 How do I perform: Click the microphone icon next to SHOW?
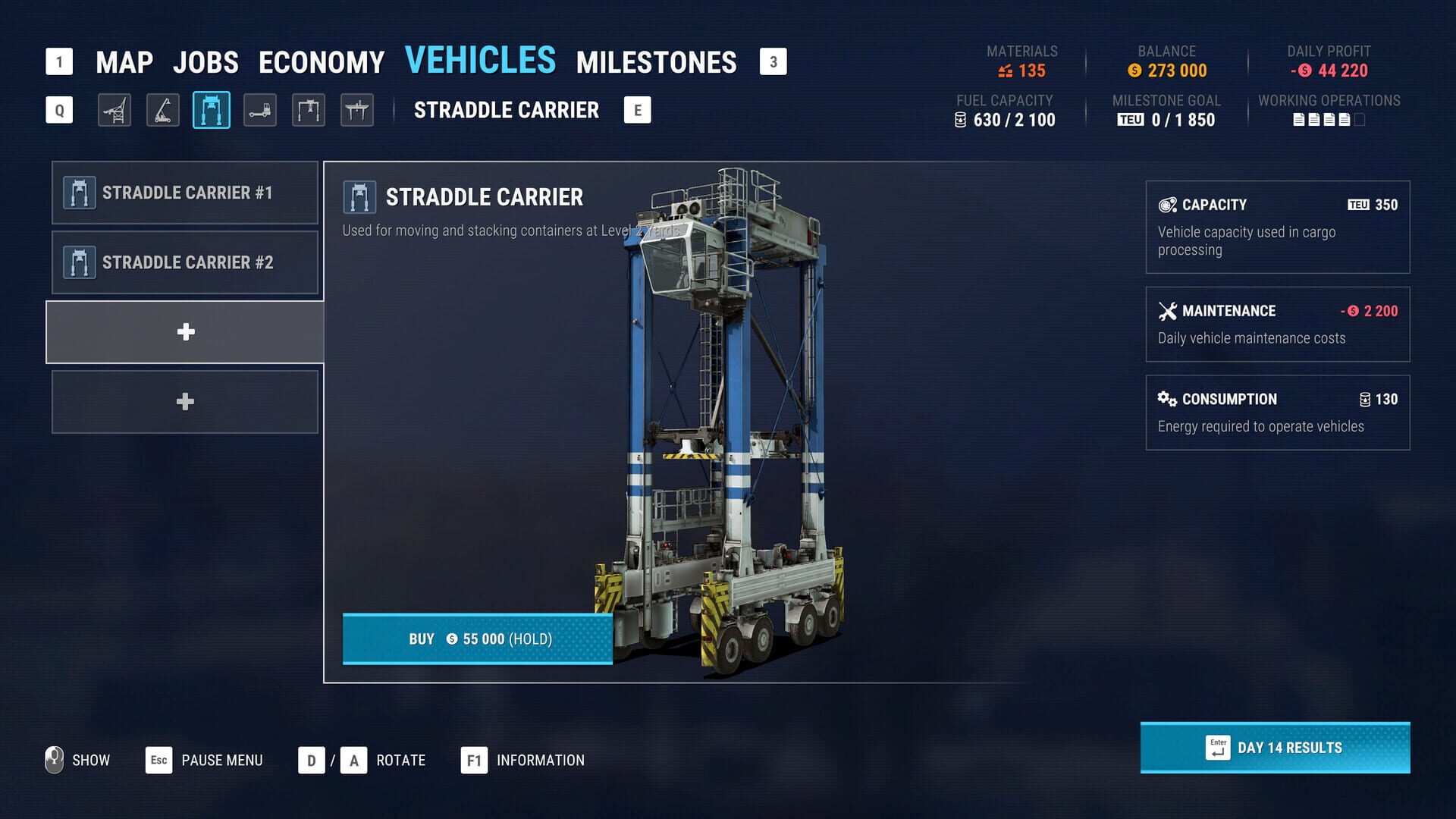click(53, 760)
